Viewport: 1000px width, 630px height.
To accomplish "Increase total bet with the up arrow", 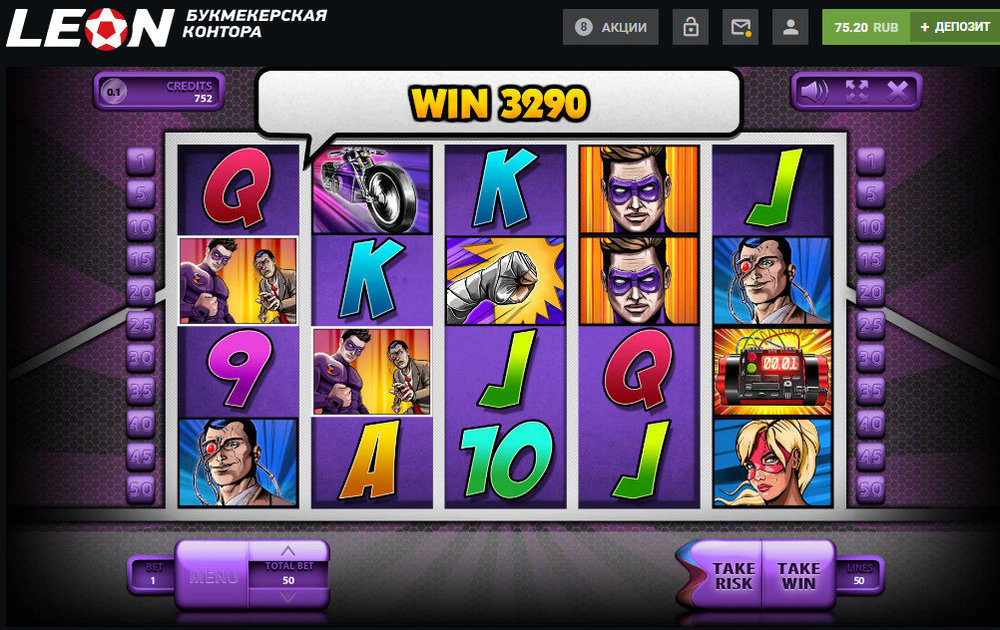I will [288, 551].
